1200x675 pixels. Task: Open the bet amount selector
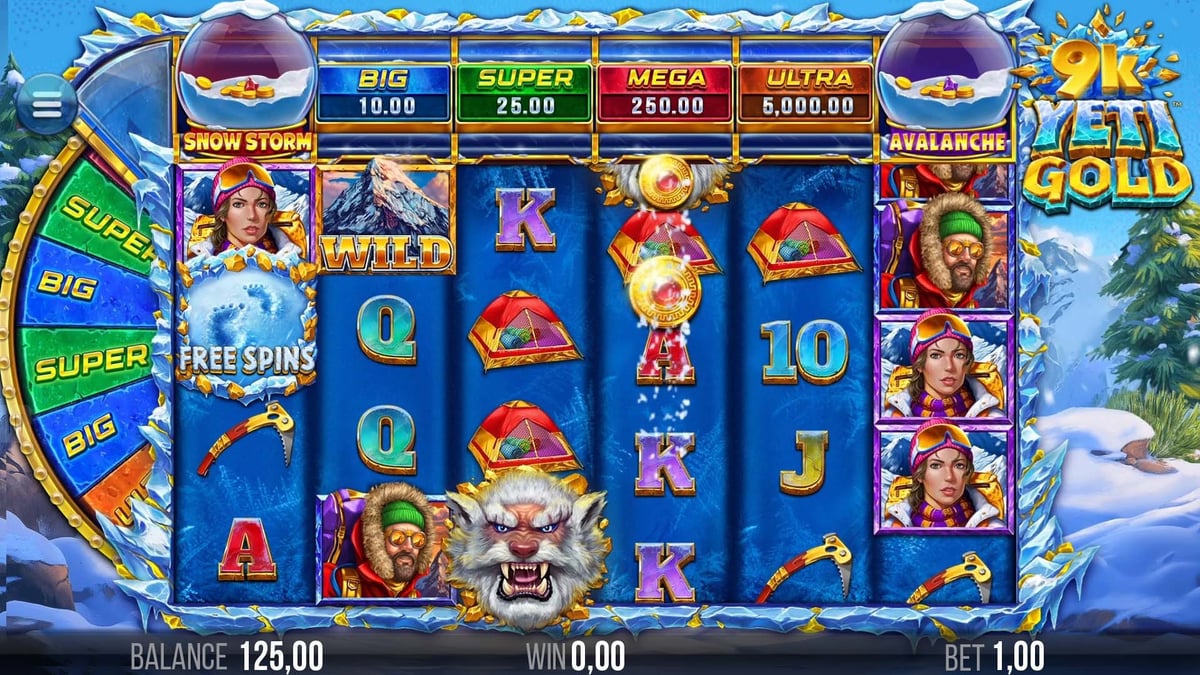point(994,656)
